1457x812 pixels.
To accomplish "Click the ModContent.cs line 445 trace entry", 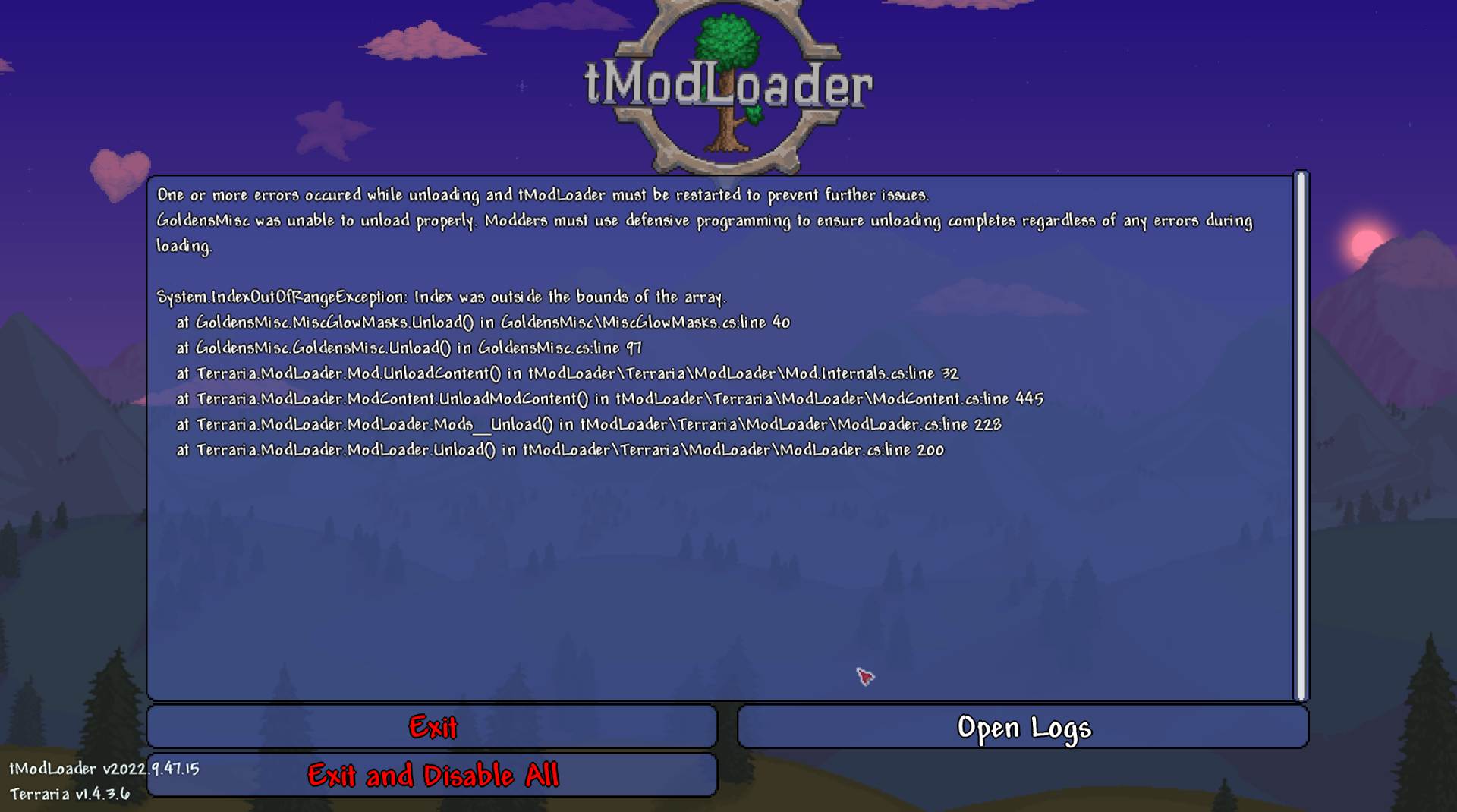I will [x=609, y=398].
